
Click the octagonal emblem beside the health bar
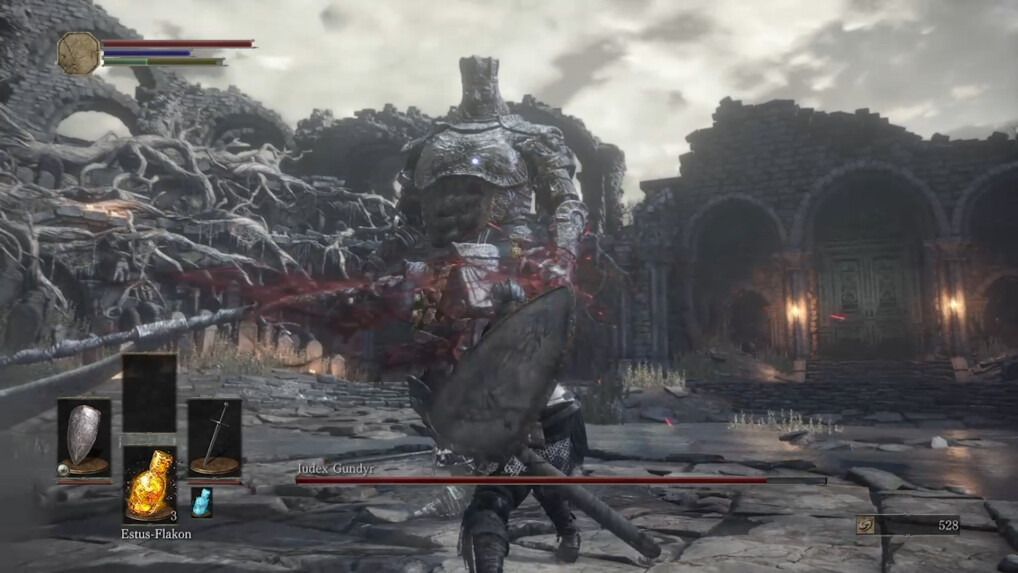tap(78, 53)
